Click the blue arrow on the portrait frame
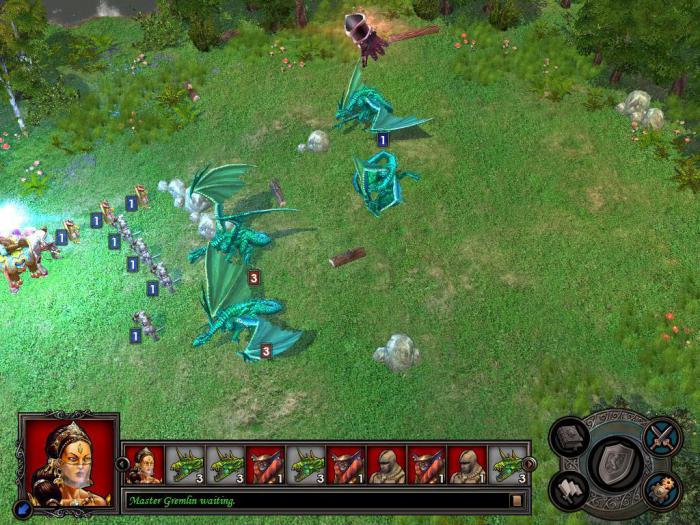The height and width of the screenshot is (525, 700). click(x=25, y=508)
